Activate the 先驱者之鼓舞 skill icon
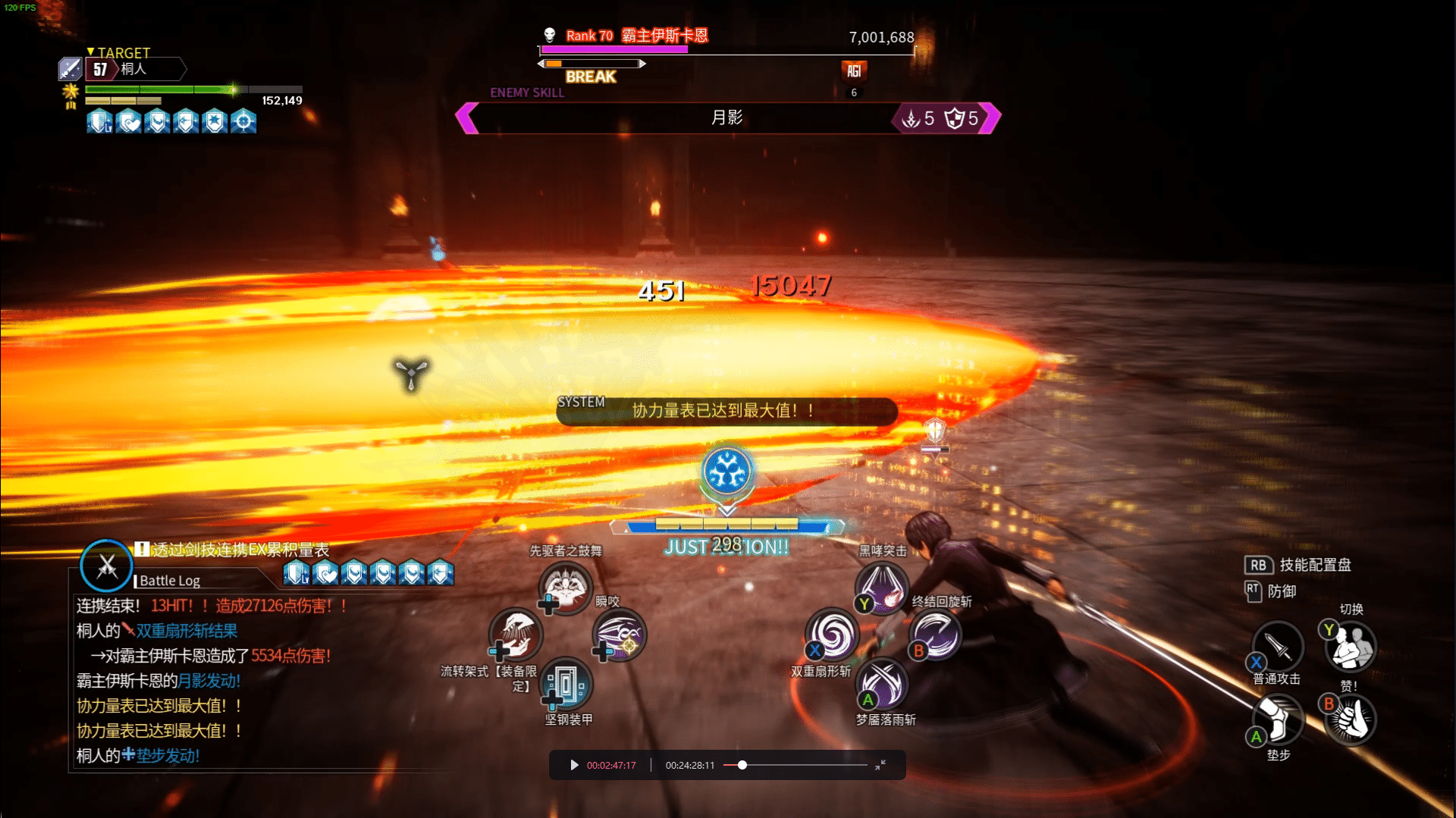Viewport: 1456px width, 818px height. [565, 587]
